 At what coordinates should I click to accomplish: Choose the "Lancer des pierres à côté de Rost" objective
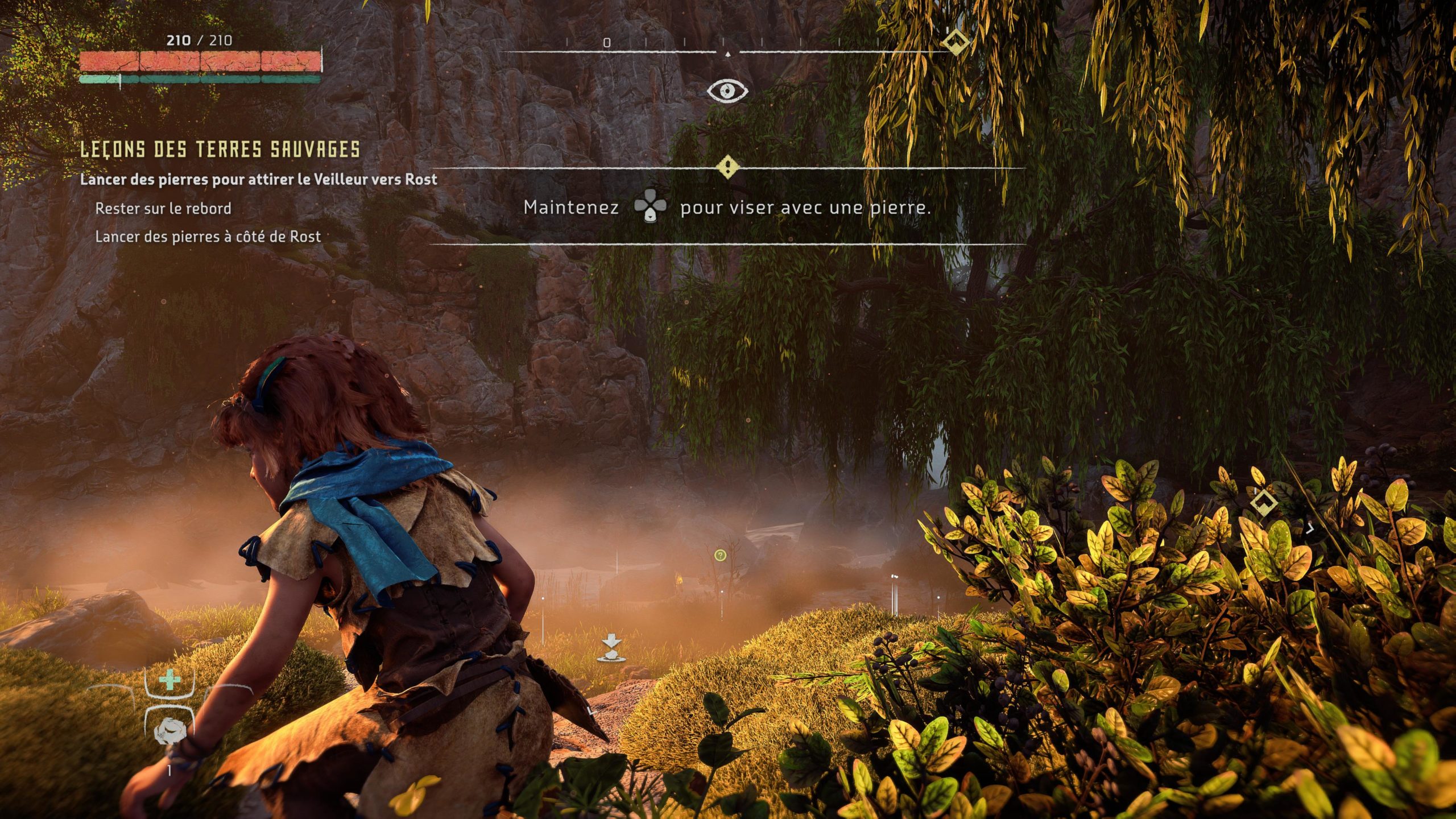[x=208, y=237]
